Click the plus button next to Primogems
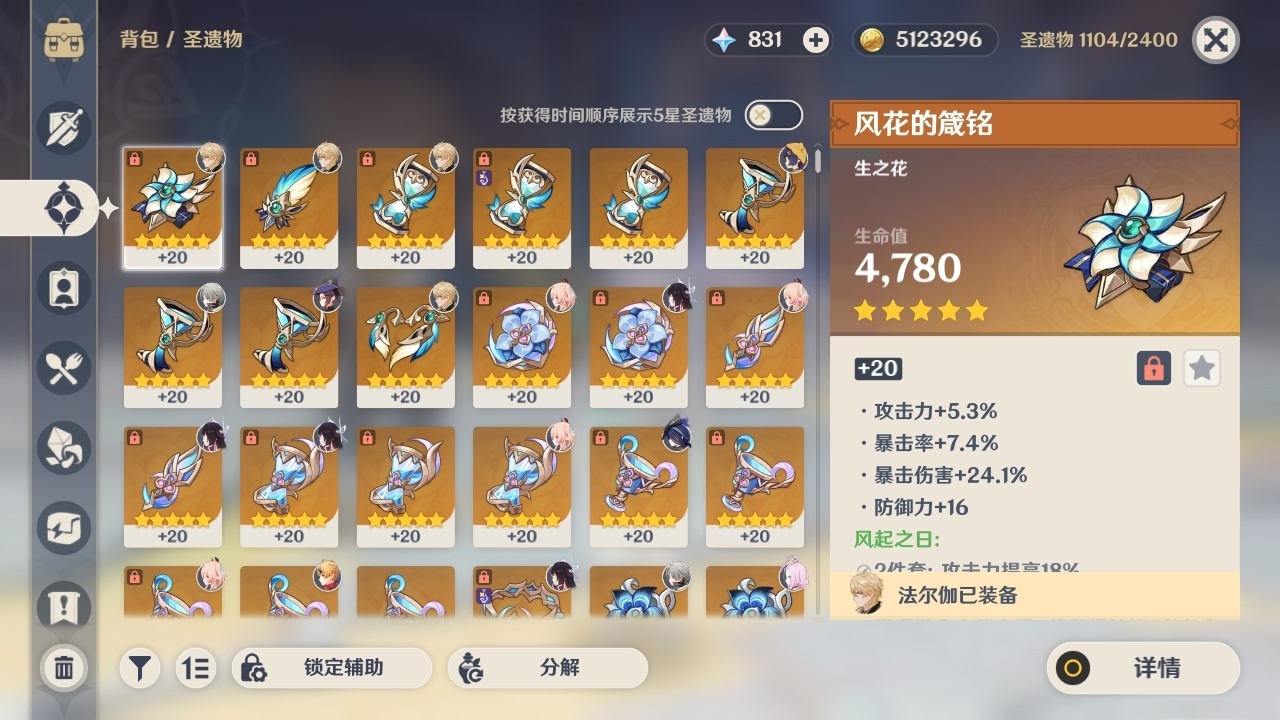This screenshot has height=720, width=1280. point(816,39)
